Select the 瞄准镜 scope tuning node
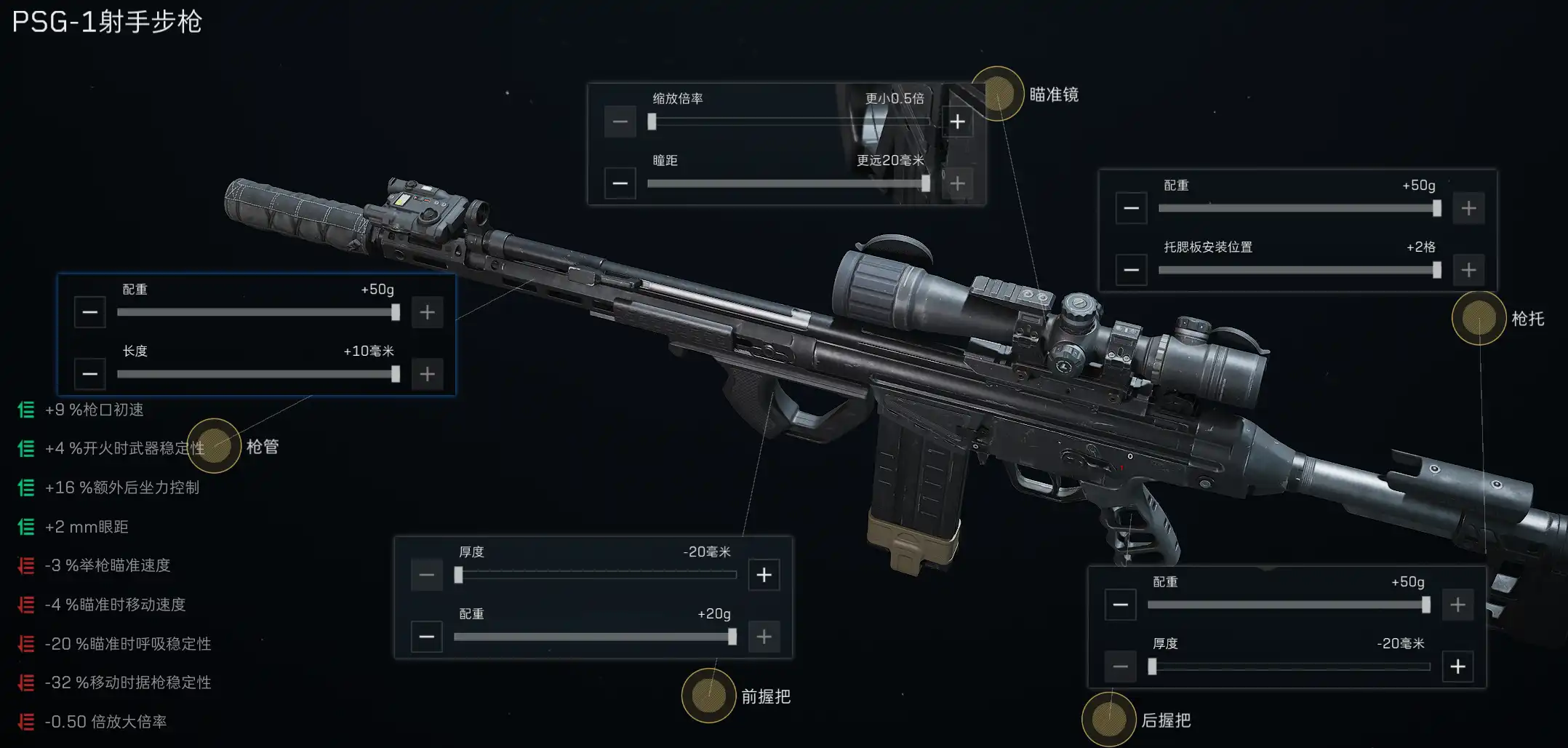Image resolution: width=1568 pixels, height=748 pixels. click(x=997, y=94)
